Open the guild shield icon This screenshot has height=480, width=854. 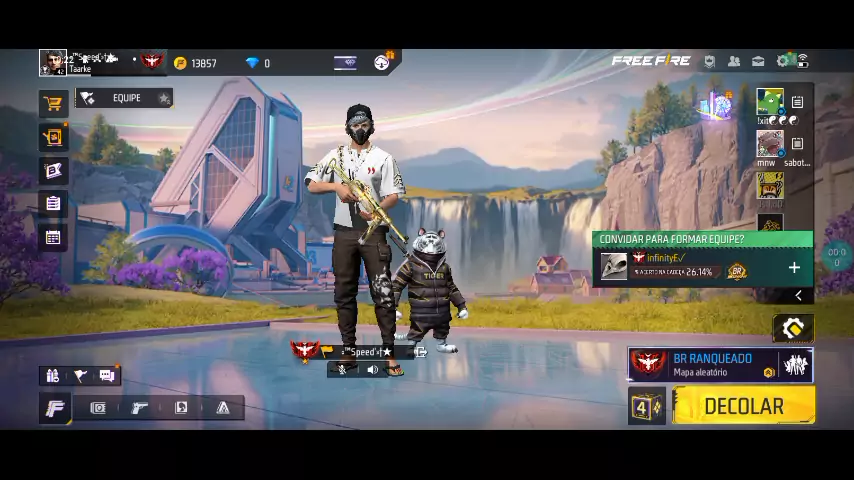tap(709, 61)
